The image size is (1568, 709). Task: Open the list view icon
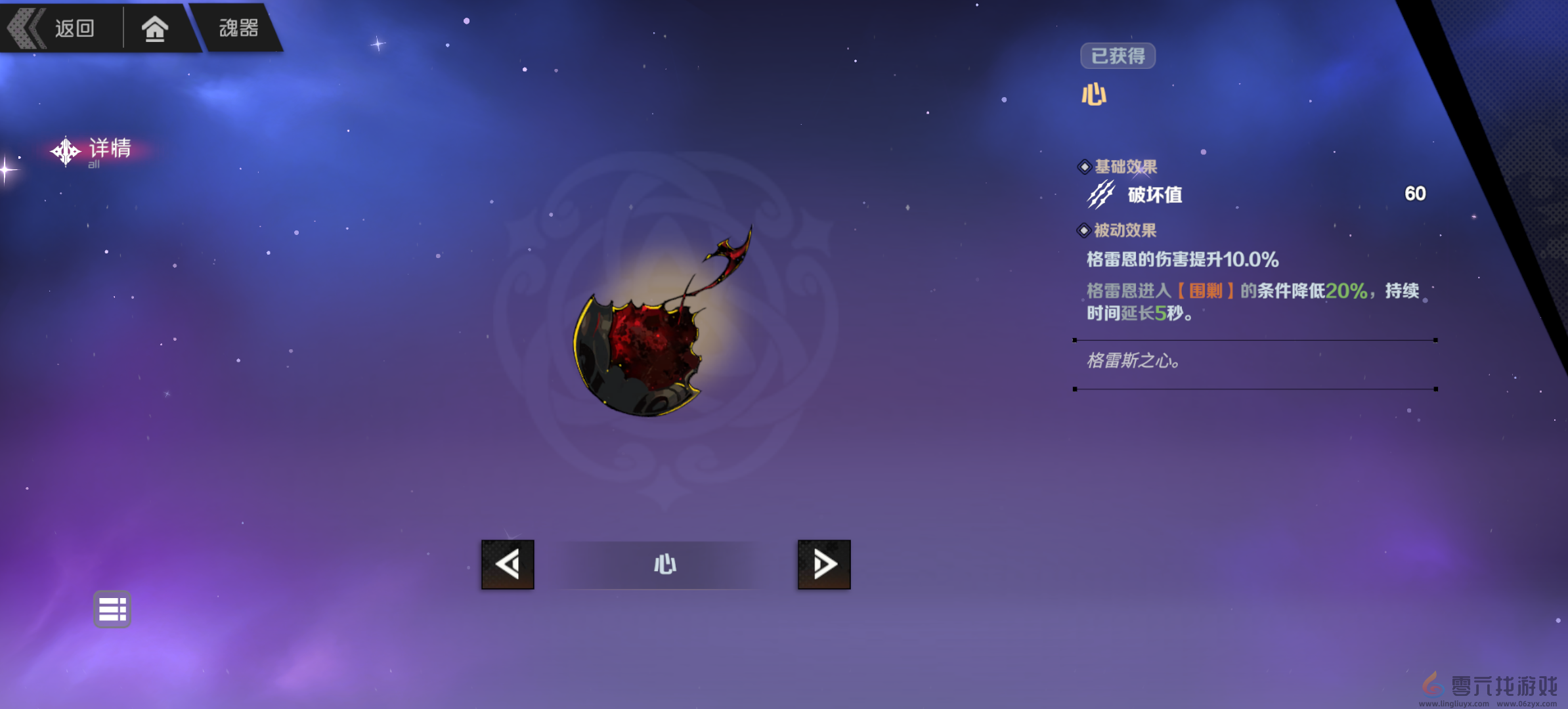point(112,609)
